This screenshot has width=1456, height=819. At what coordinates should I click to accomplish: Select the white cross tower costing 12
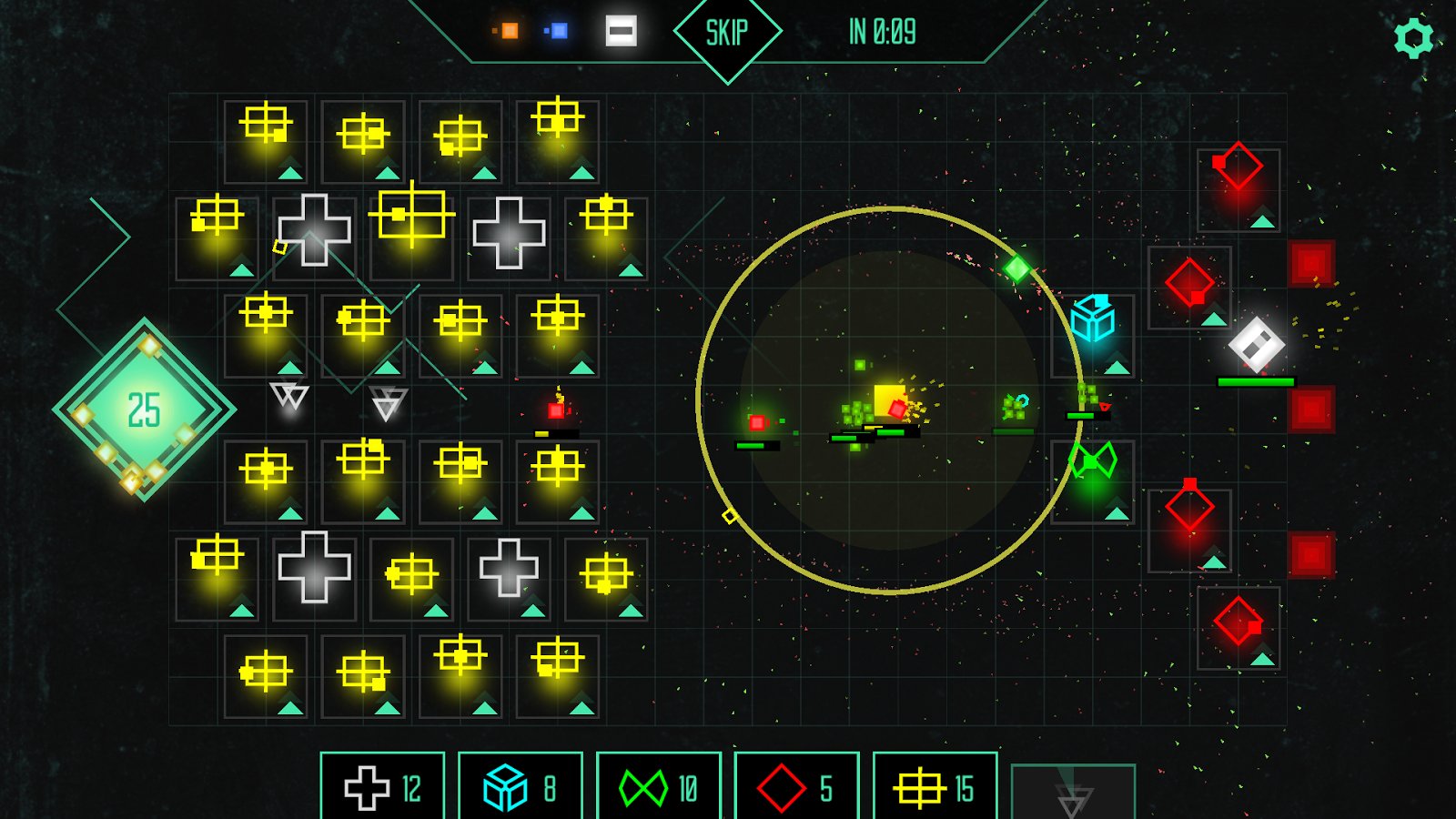pos(383,787)
